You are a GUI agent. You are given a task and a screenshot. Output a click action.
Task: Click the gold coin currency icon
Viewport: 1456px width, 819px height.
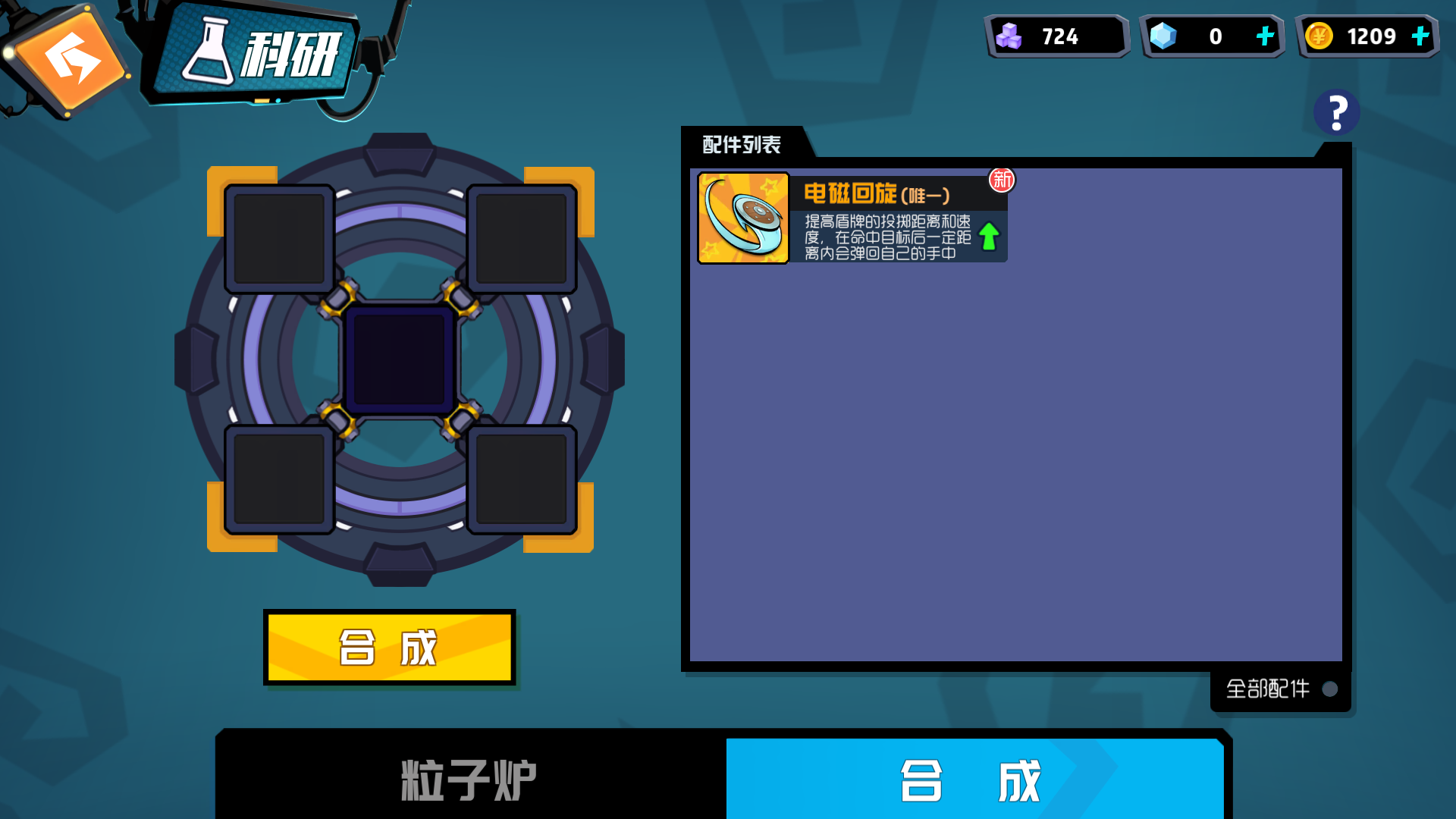[1320, 34]
